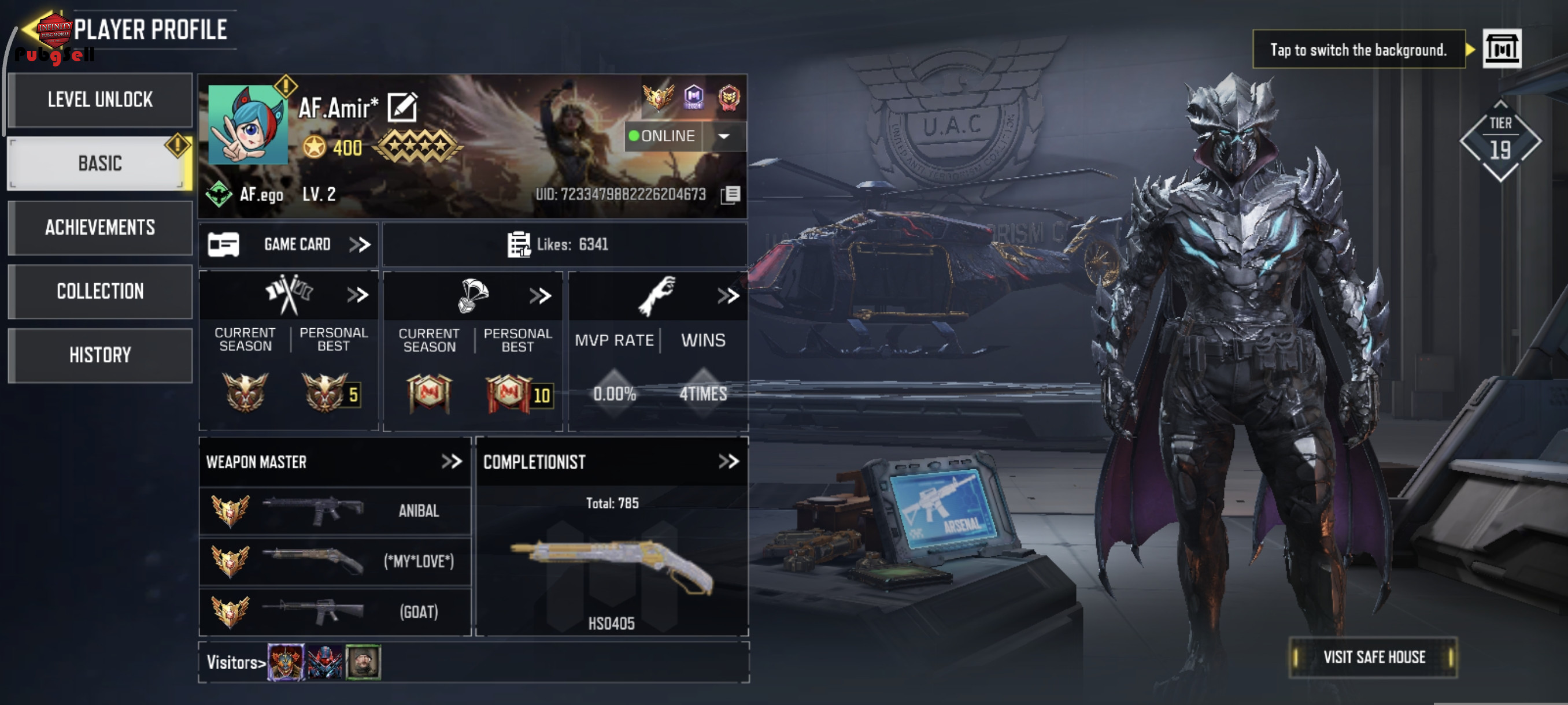
Task: Select the (GOAT) weapon row
Action: pos(335,612)
